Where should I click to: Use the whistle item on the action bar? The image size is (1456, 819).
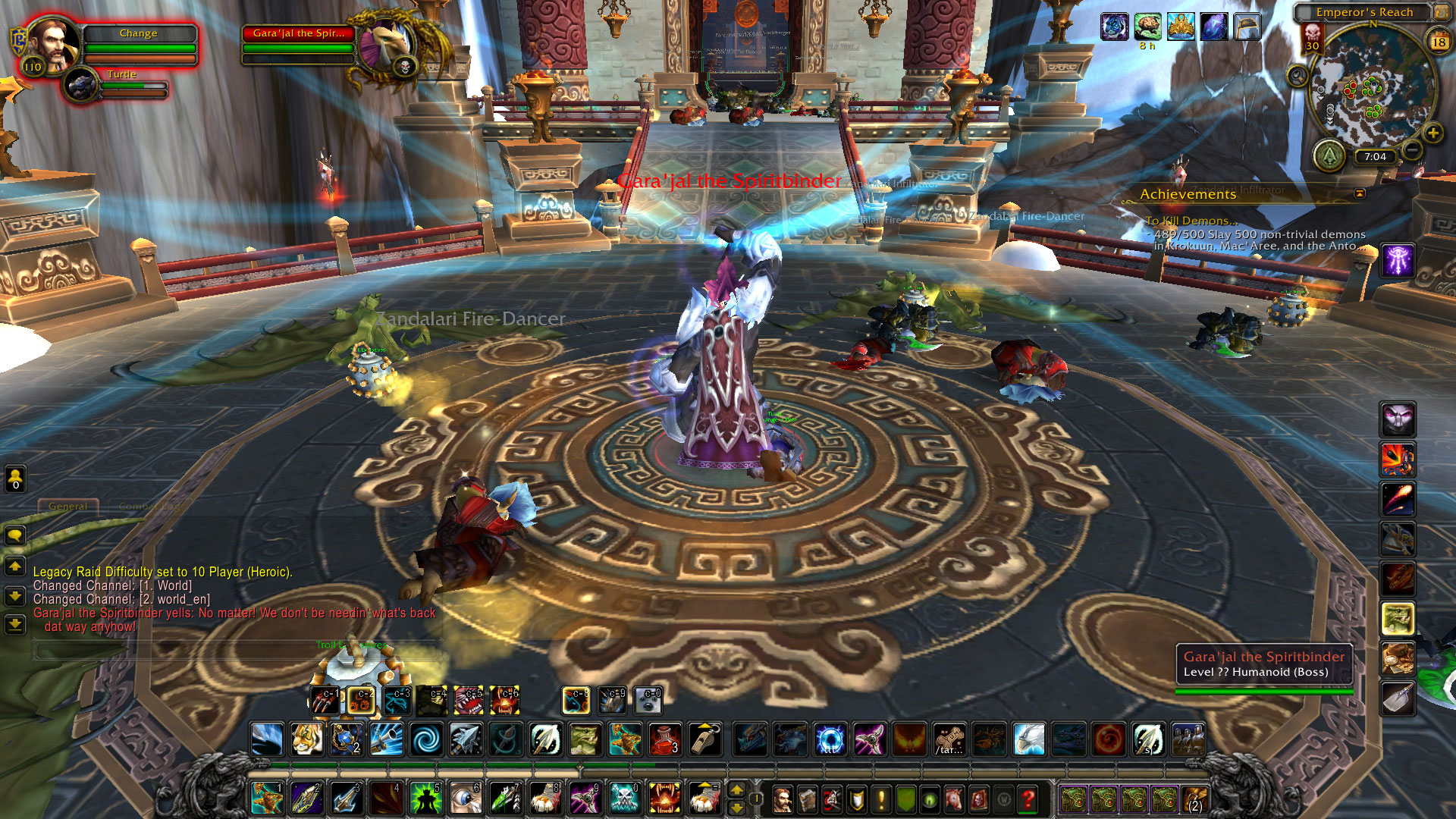704,739
